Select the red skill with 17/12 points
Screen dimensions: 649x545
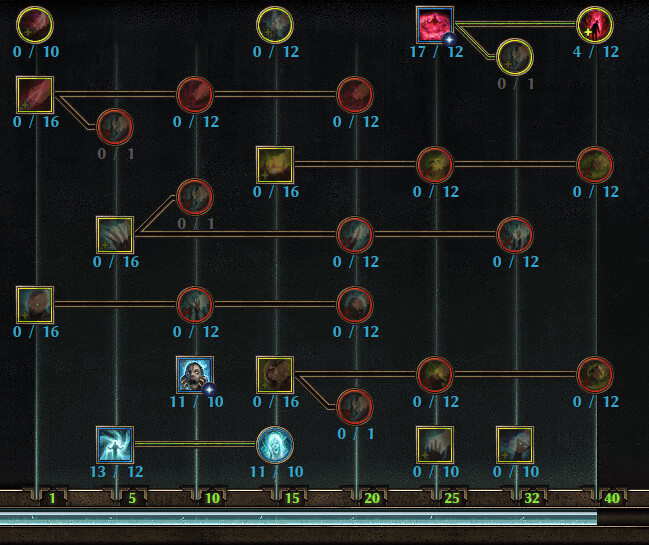435,25
